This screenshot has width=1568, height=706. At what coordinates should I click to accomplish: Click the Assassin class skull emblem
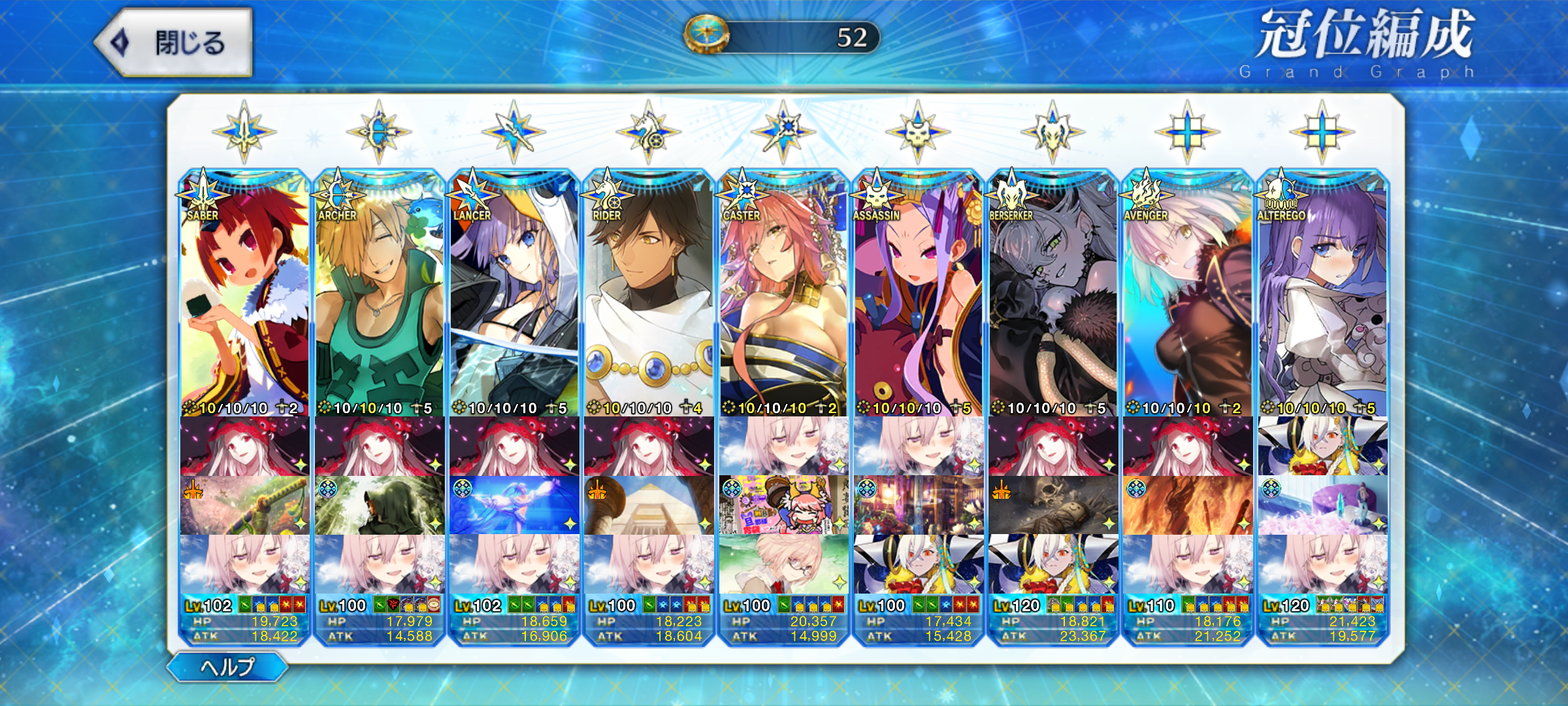point(918,132)
